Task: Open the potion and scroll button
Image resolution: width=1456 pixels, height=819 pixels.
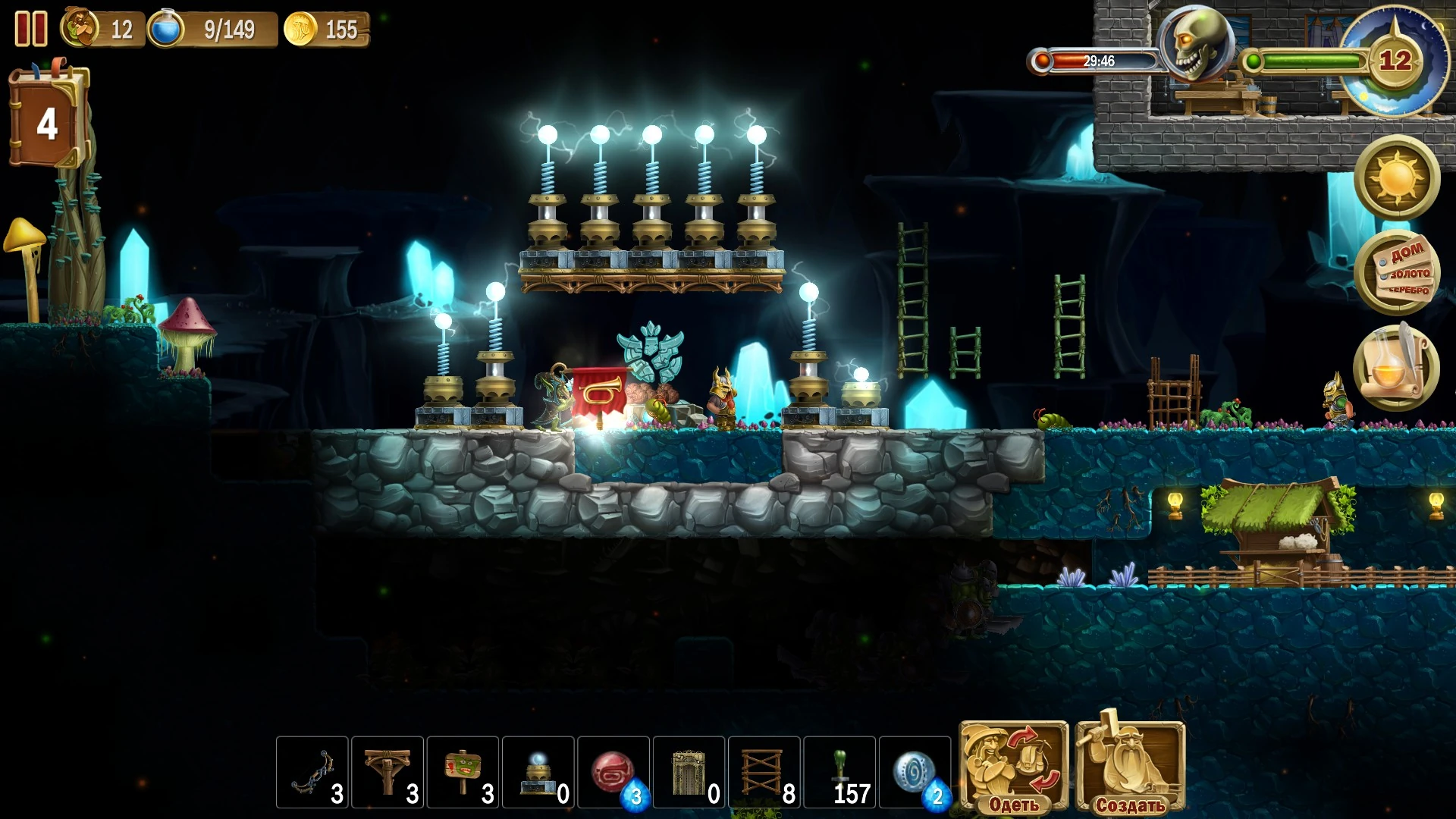Action: [x=1397, y=368]
